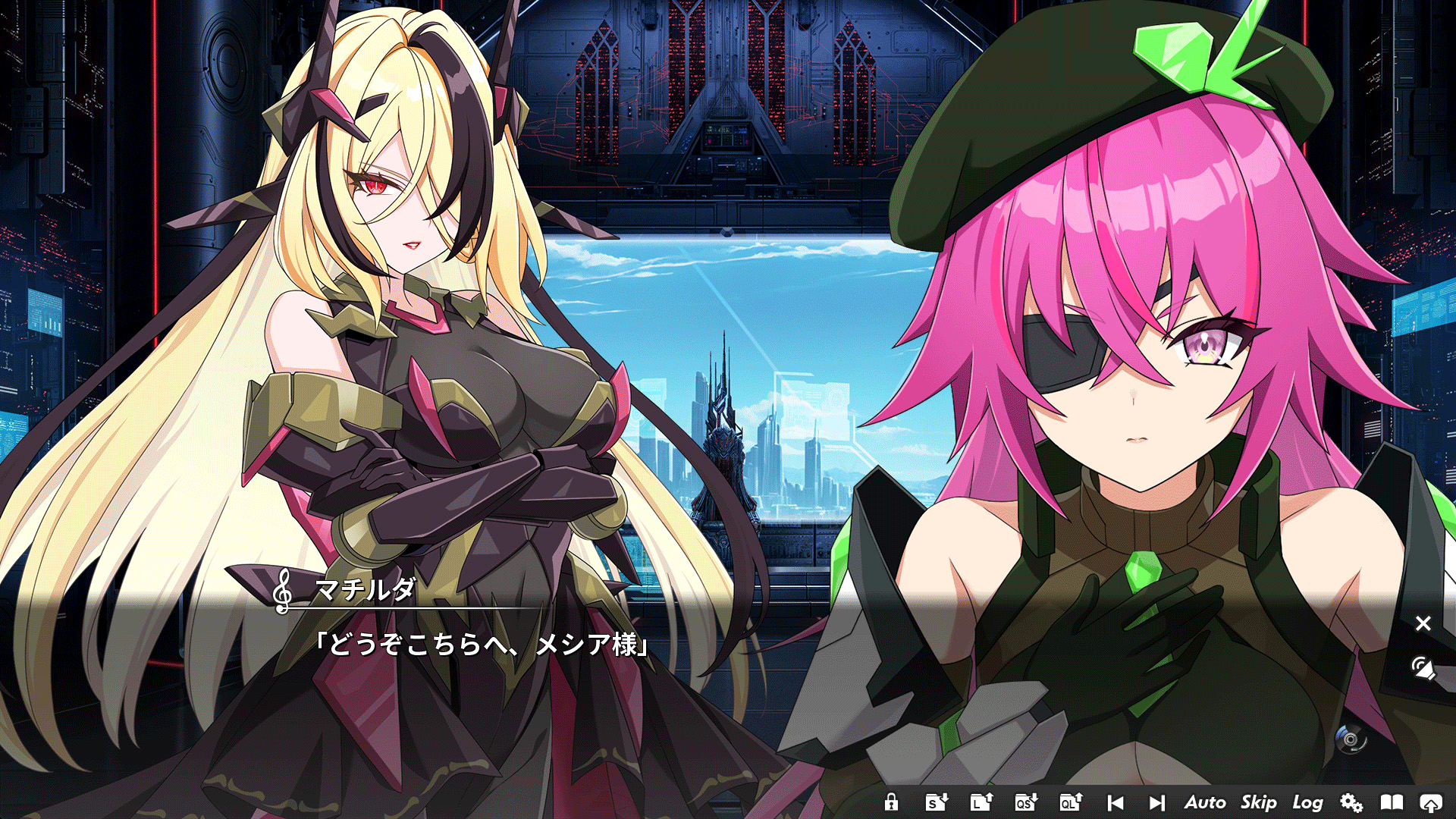Jump to previous scene arrow
1456x819 pixels.
(1116, 802)
